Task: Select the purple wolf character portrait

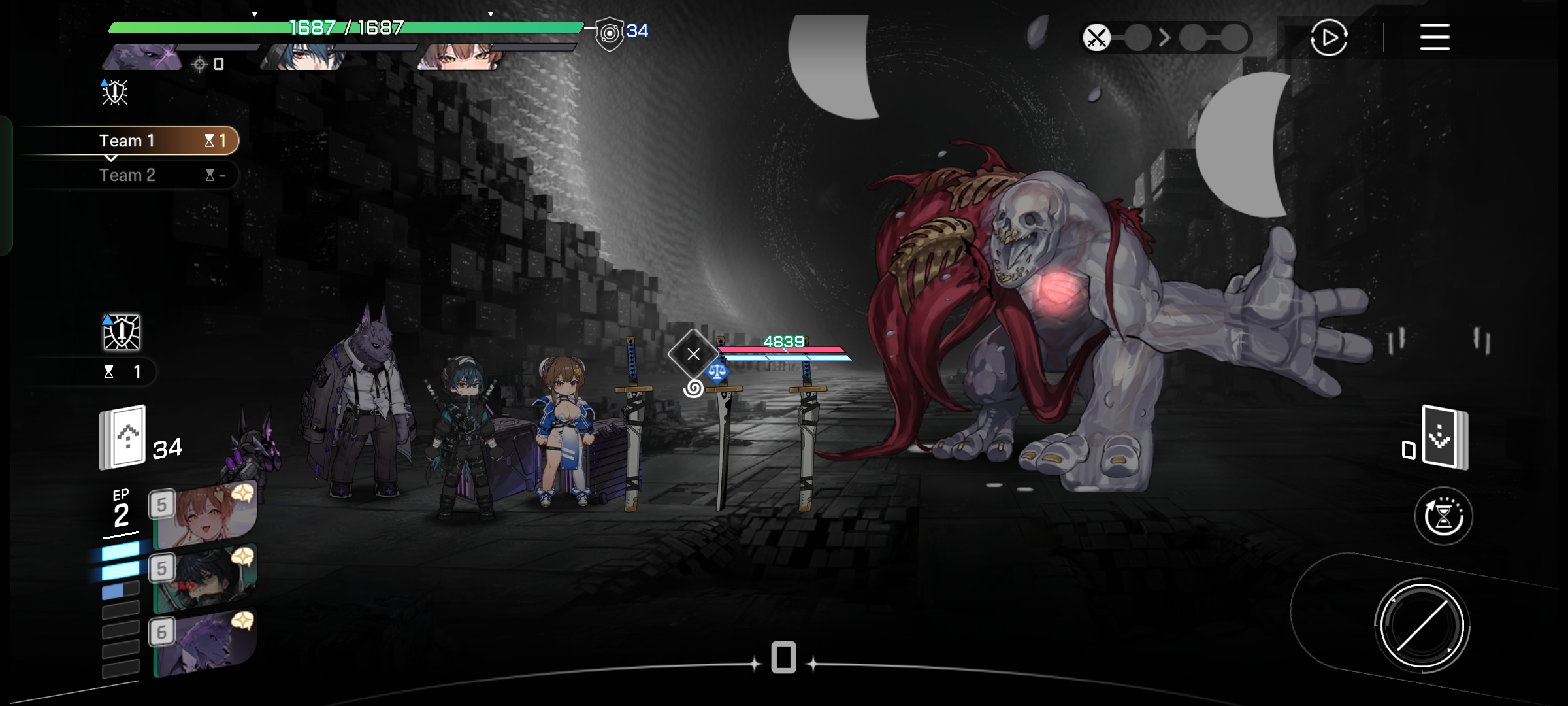Action: pos(144,58)
